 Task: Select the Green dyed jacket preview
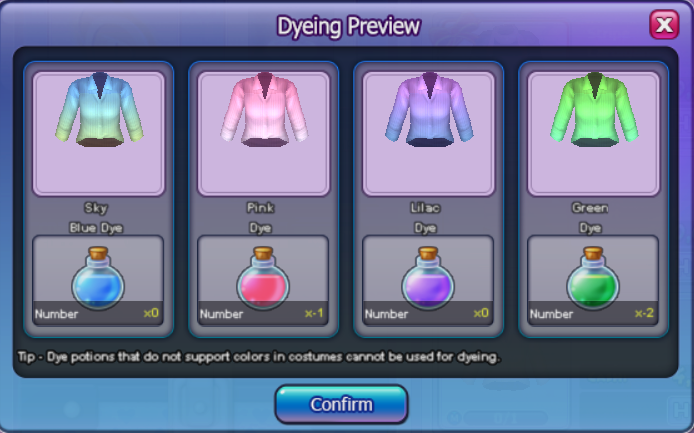pyautogui.click(x=593, y=133)
